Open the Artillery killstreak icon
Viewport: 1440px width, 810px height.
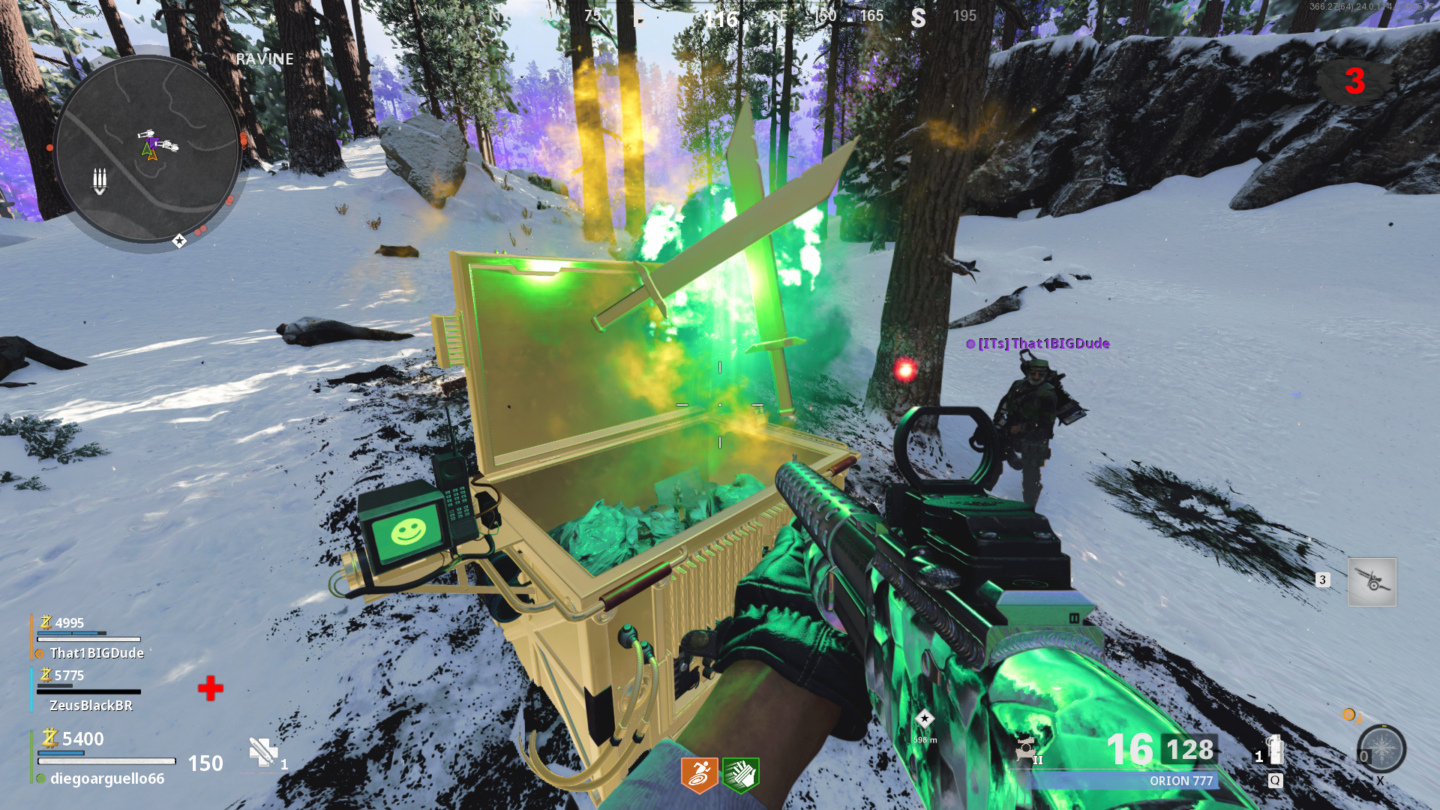click(x=1373, y=581)
